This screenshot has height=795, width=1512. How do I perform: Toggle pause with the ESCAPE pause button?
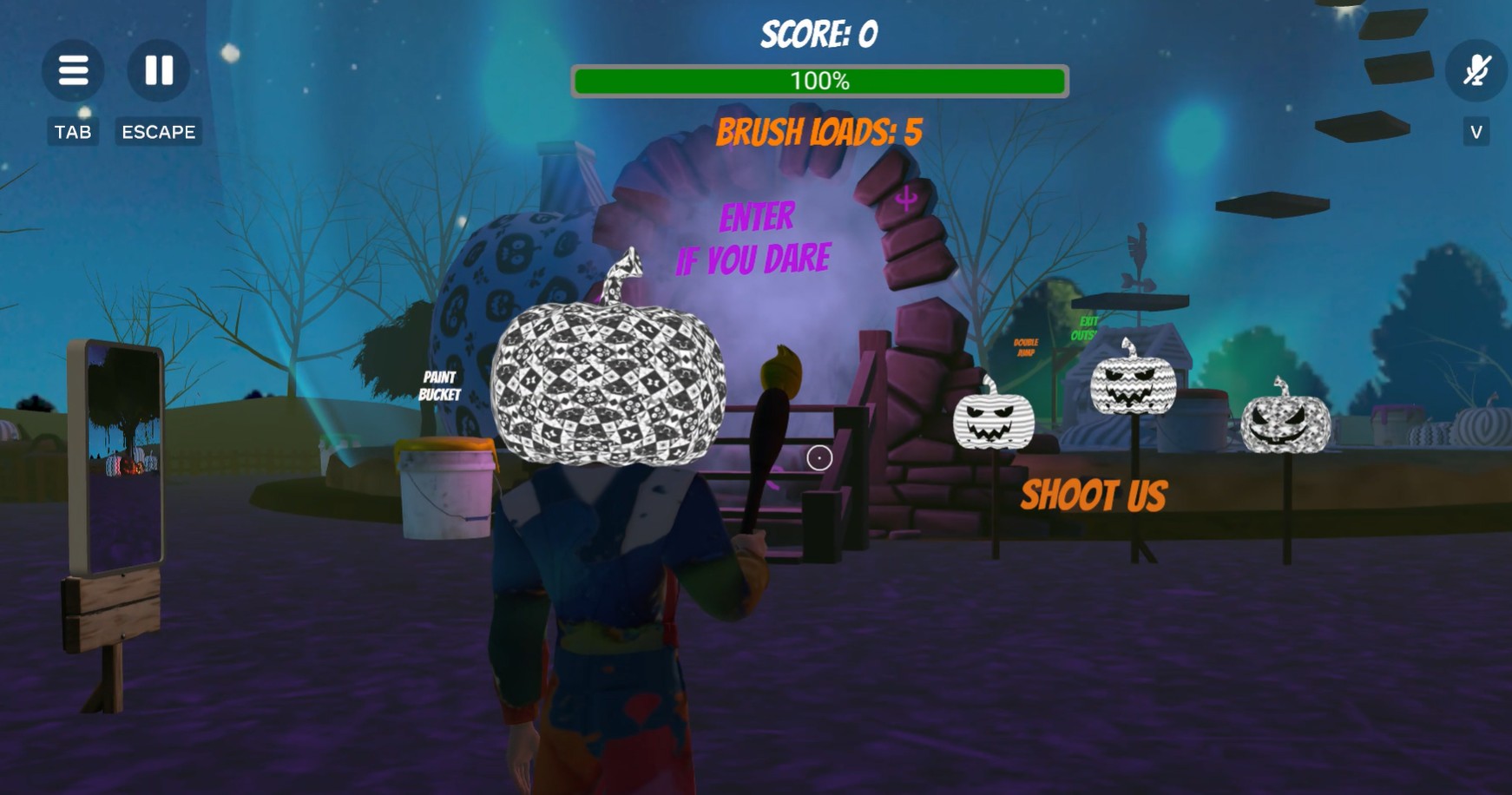tap(159, 70)
